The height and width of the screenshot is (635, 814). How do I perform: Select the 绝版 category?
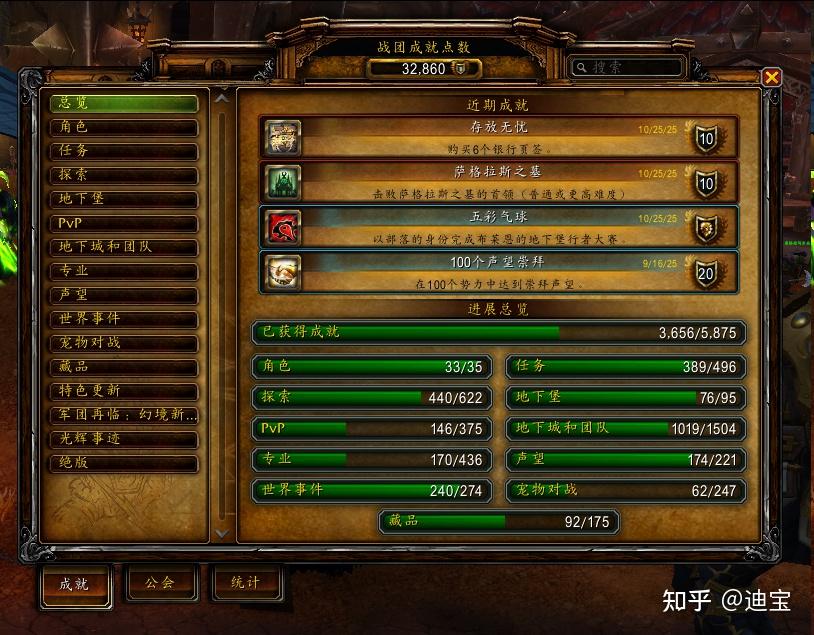pyautogui.click(x=124, y=463)
